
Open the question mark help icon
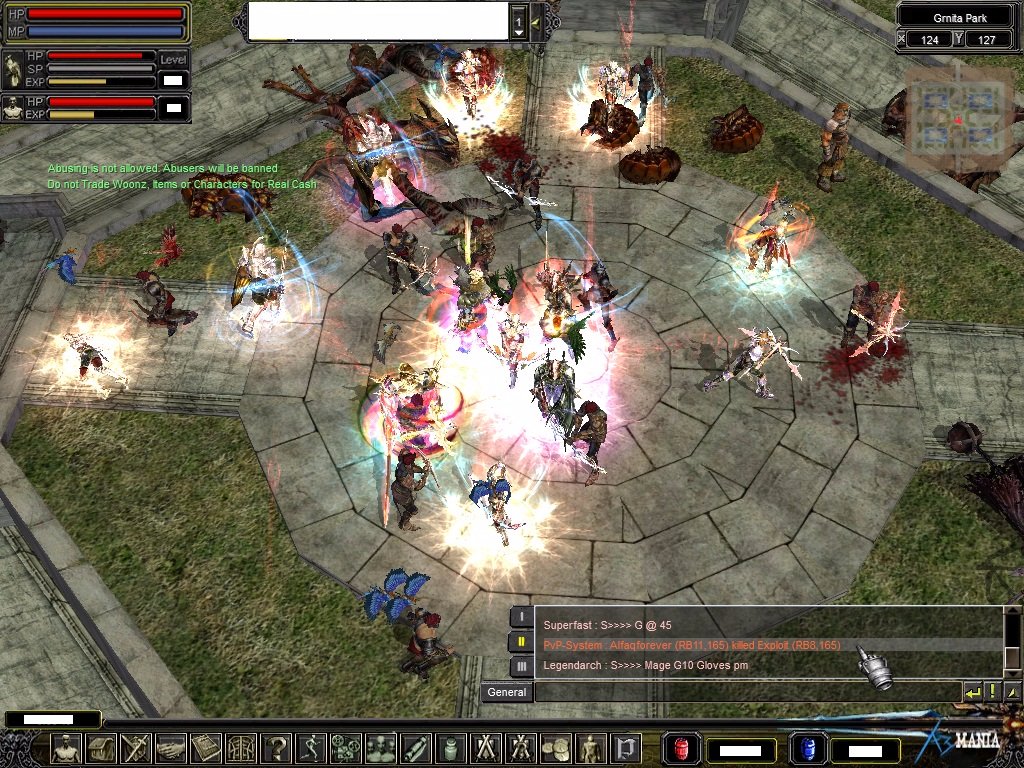pos(276,748)
